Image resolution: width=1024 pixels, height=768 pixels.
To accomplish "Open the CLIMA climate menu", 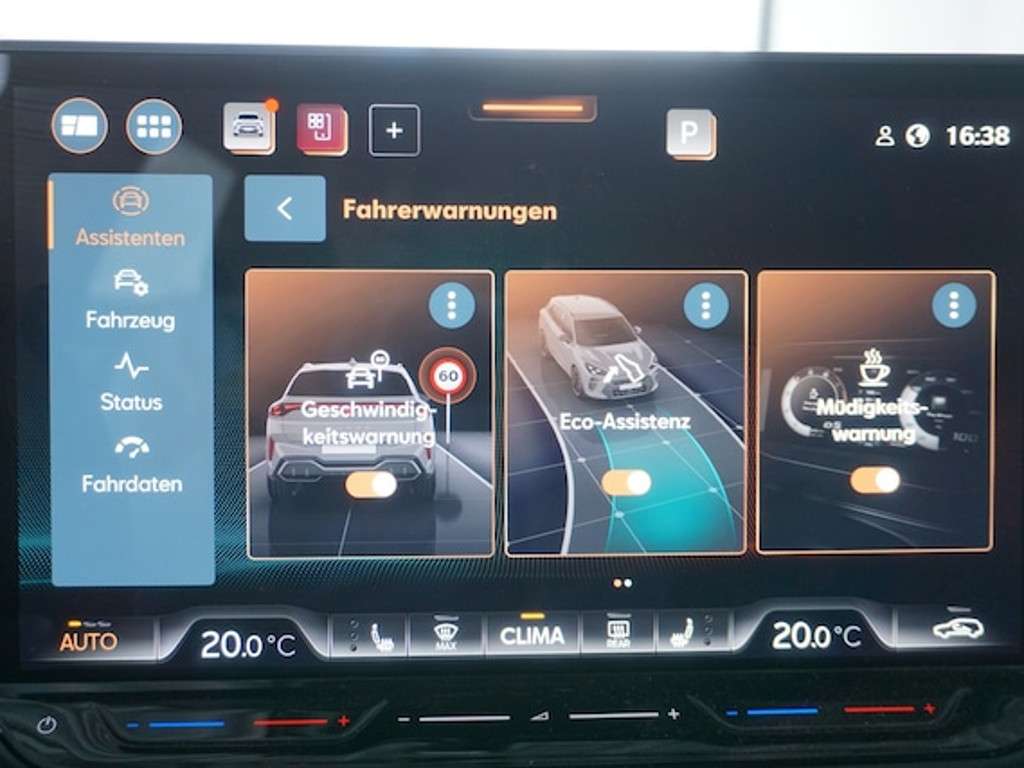I will [x=532, y=635].
